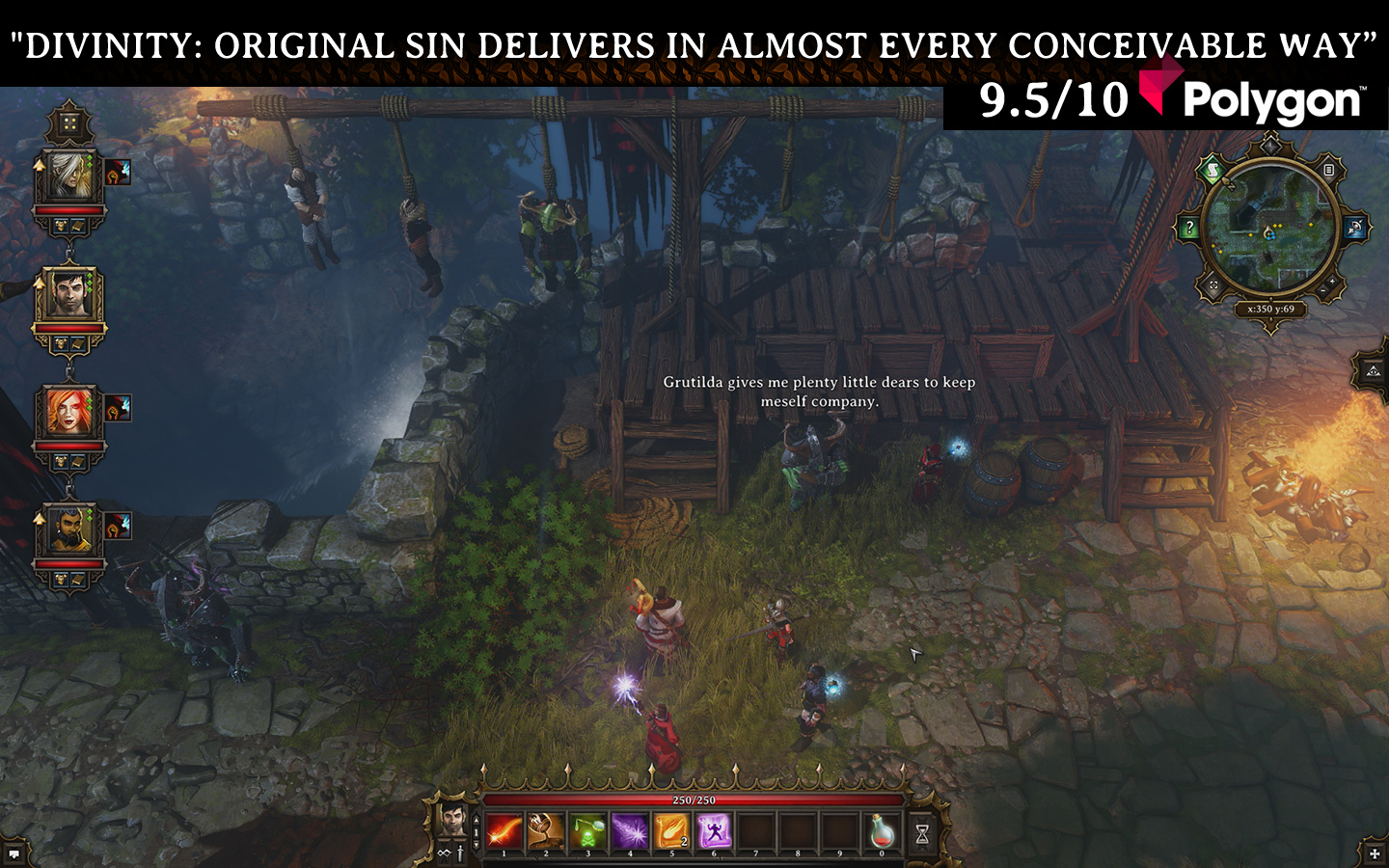Select the Flare skill in hotbar slot 1
1389x868 pixels.
(504, 830)
